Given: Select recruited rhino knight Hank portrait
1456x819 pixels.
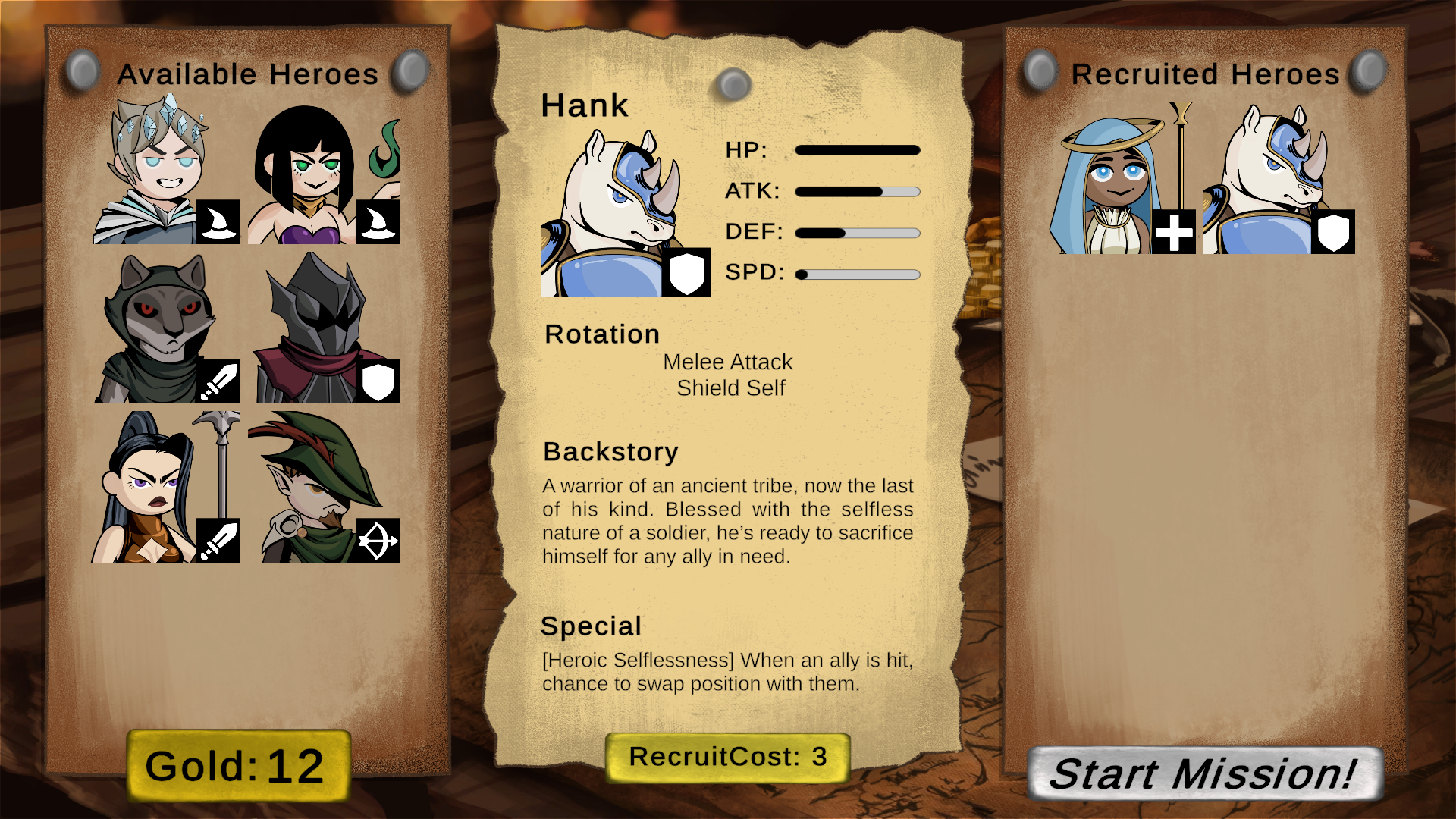Looking at the screenshot, I should (1279, 180).
